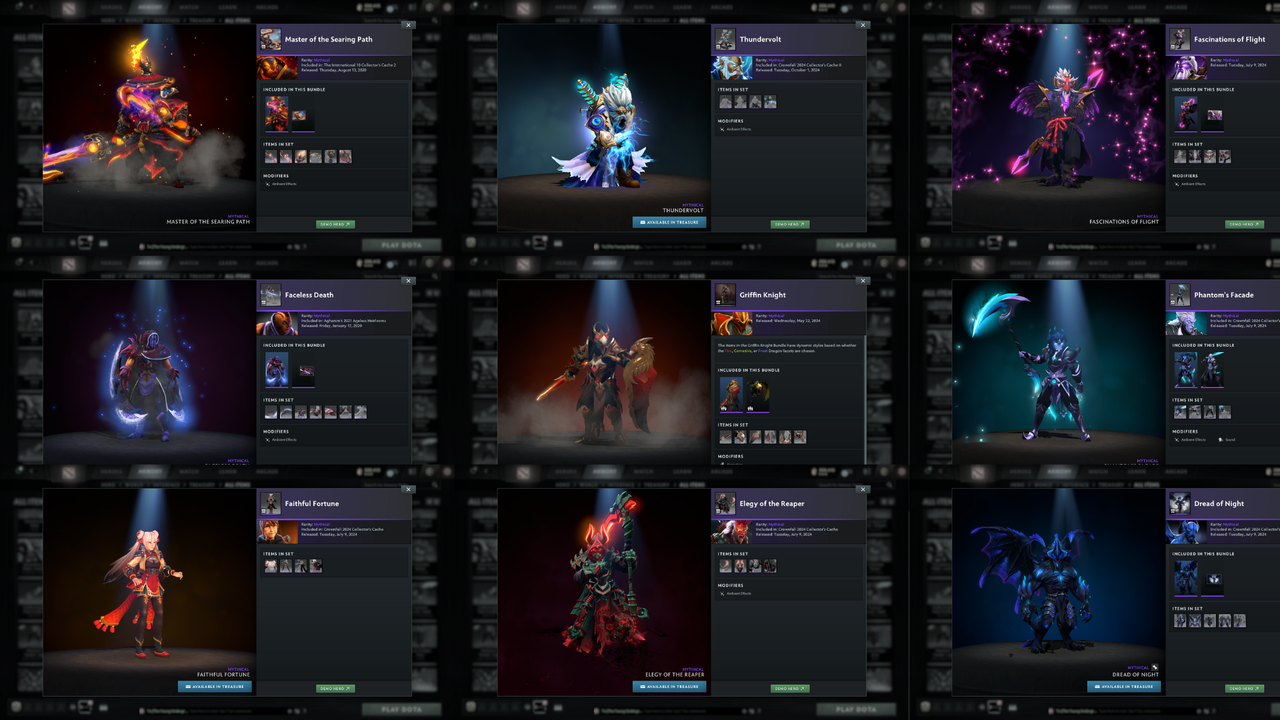This screenshot has width=1280, height=720.
Task: Select the last item icon in Elegy of the Reaper
Action: pos(770,565)
